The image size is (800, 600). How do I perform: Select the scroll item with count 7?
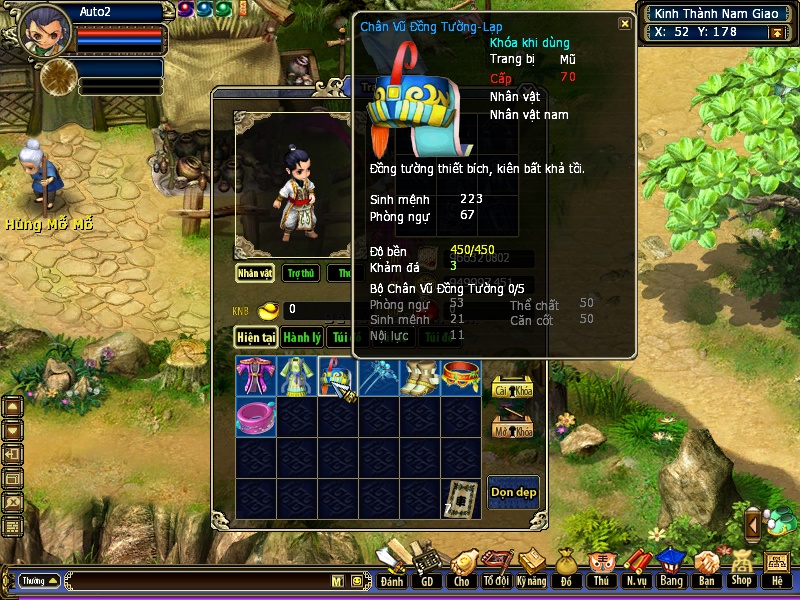point(461,497)
